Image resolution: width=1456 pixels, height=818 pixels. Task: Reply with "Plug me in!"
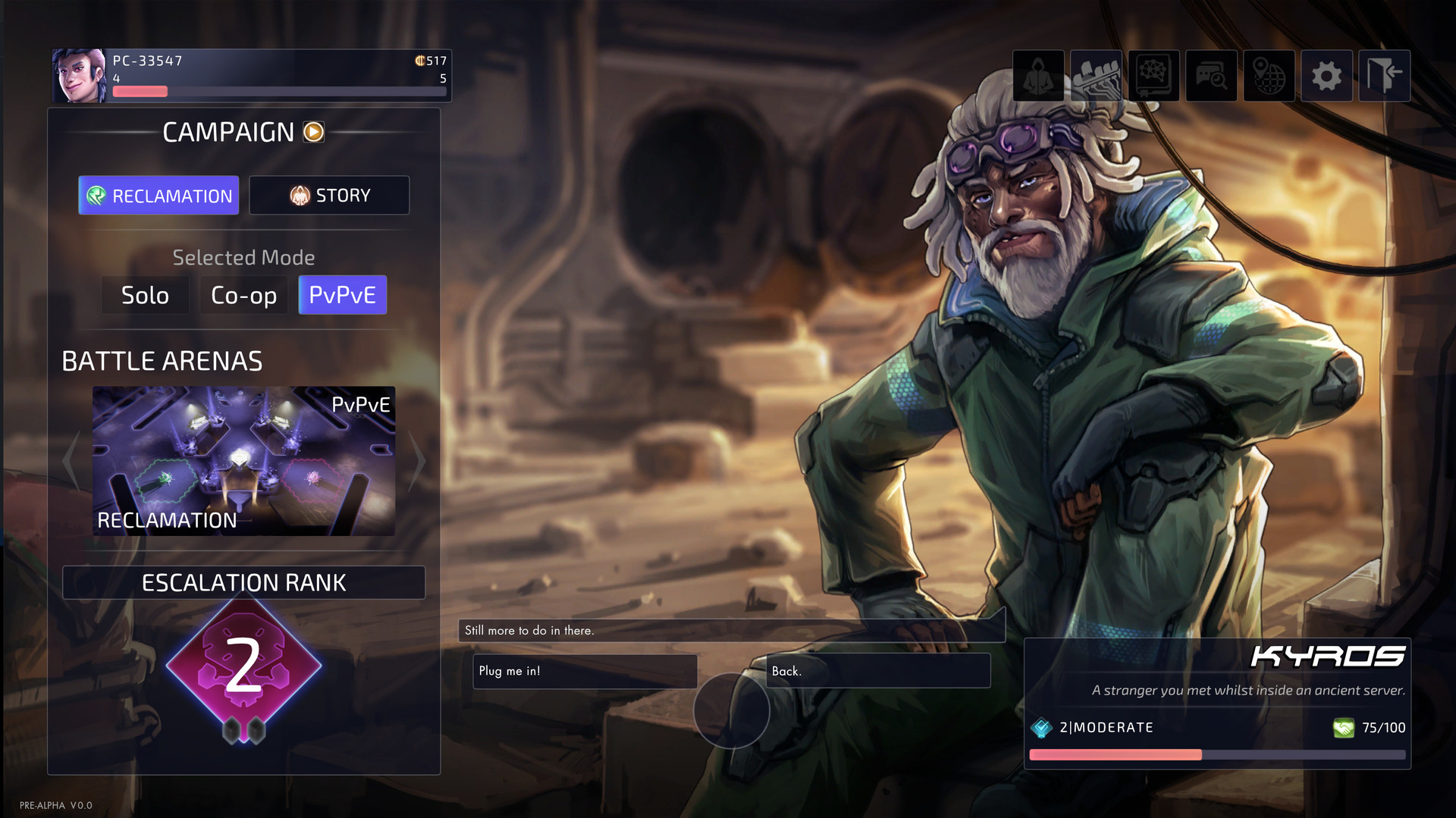point(585,671)
